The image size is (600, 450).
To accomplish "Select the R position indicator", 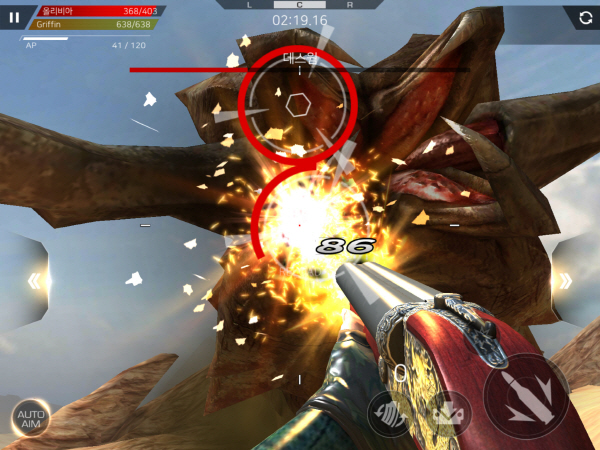I will (x=349, y=5).
